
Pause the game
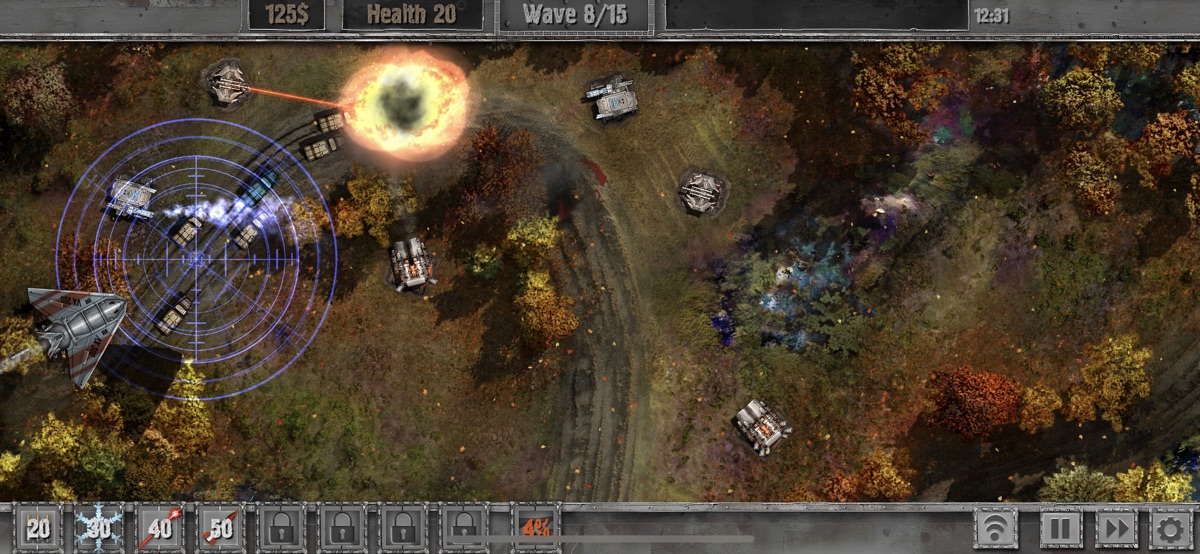coord(1058,528)
